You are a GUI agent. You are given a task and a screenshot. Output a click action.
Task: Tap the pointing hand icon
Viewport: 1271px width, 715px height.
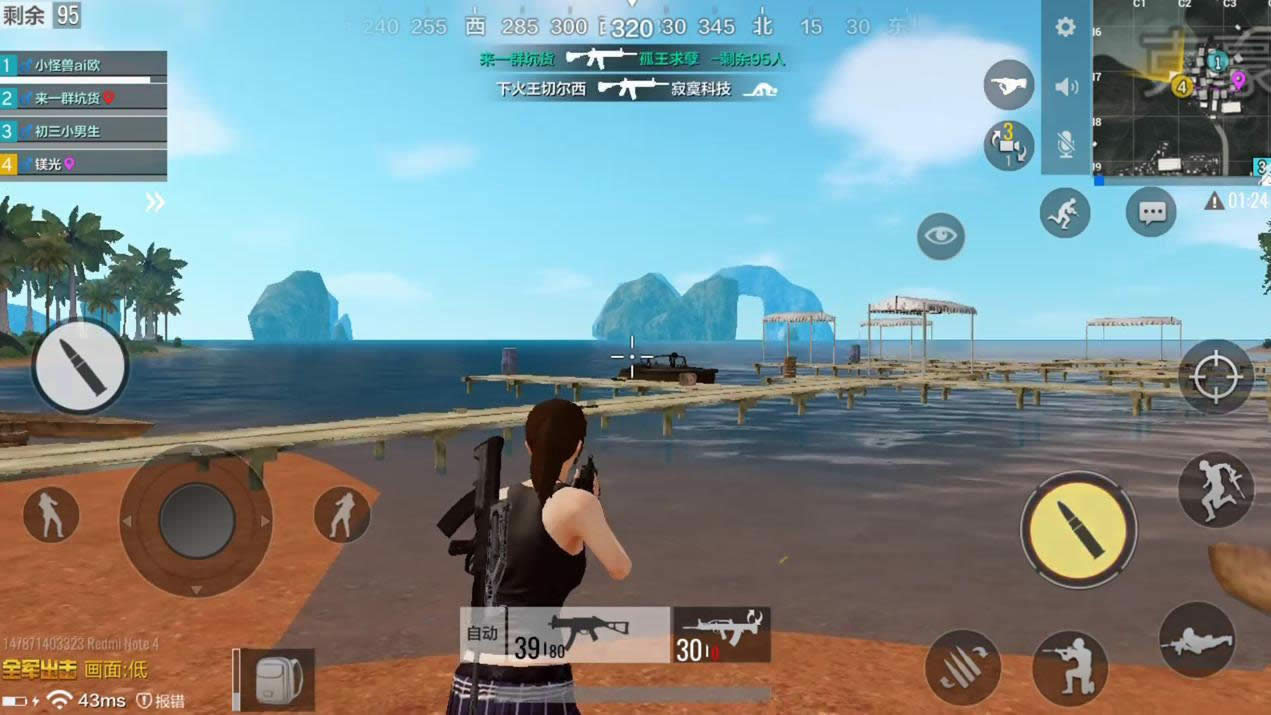1009,85
